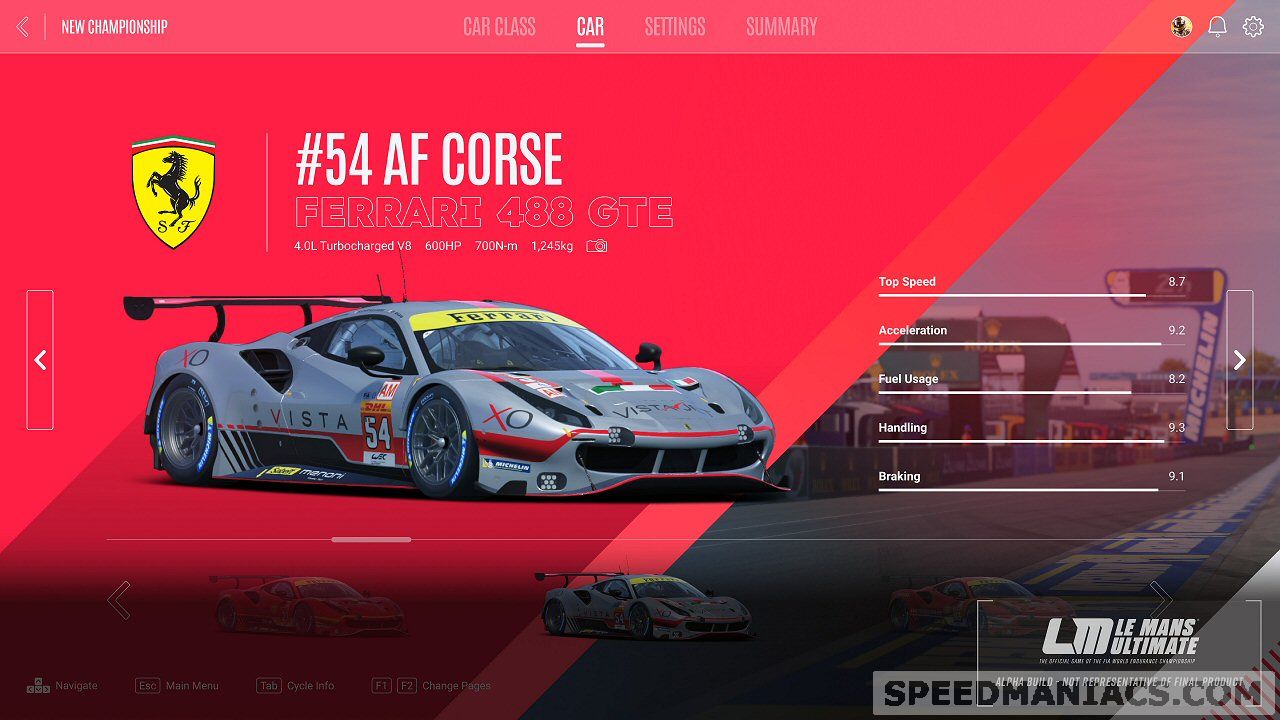
Task: Switch to the Summary tab
Action: pyautogui.click(x=781, y=27)
